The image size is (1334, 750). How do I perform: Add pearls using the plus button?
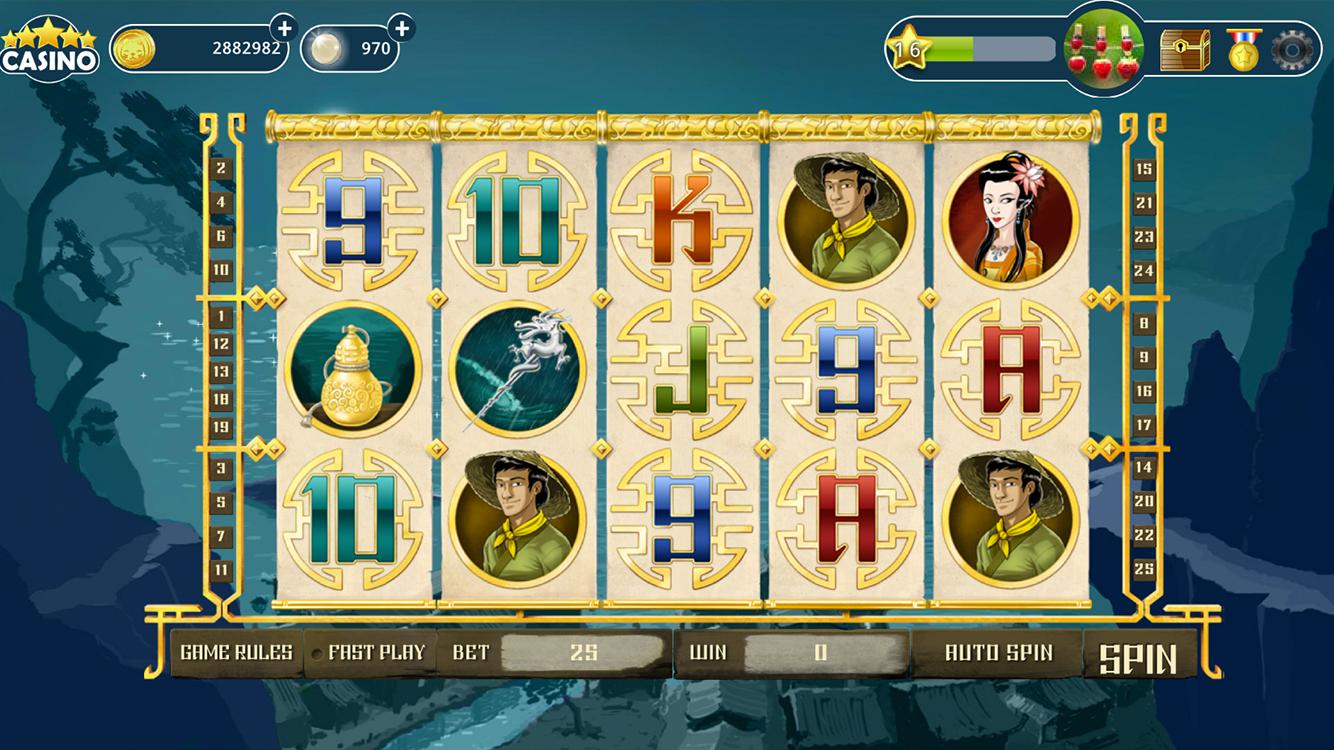point(403,27)
